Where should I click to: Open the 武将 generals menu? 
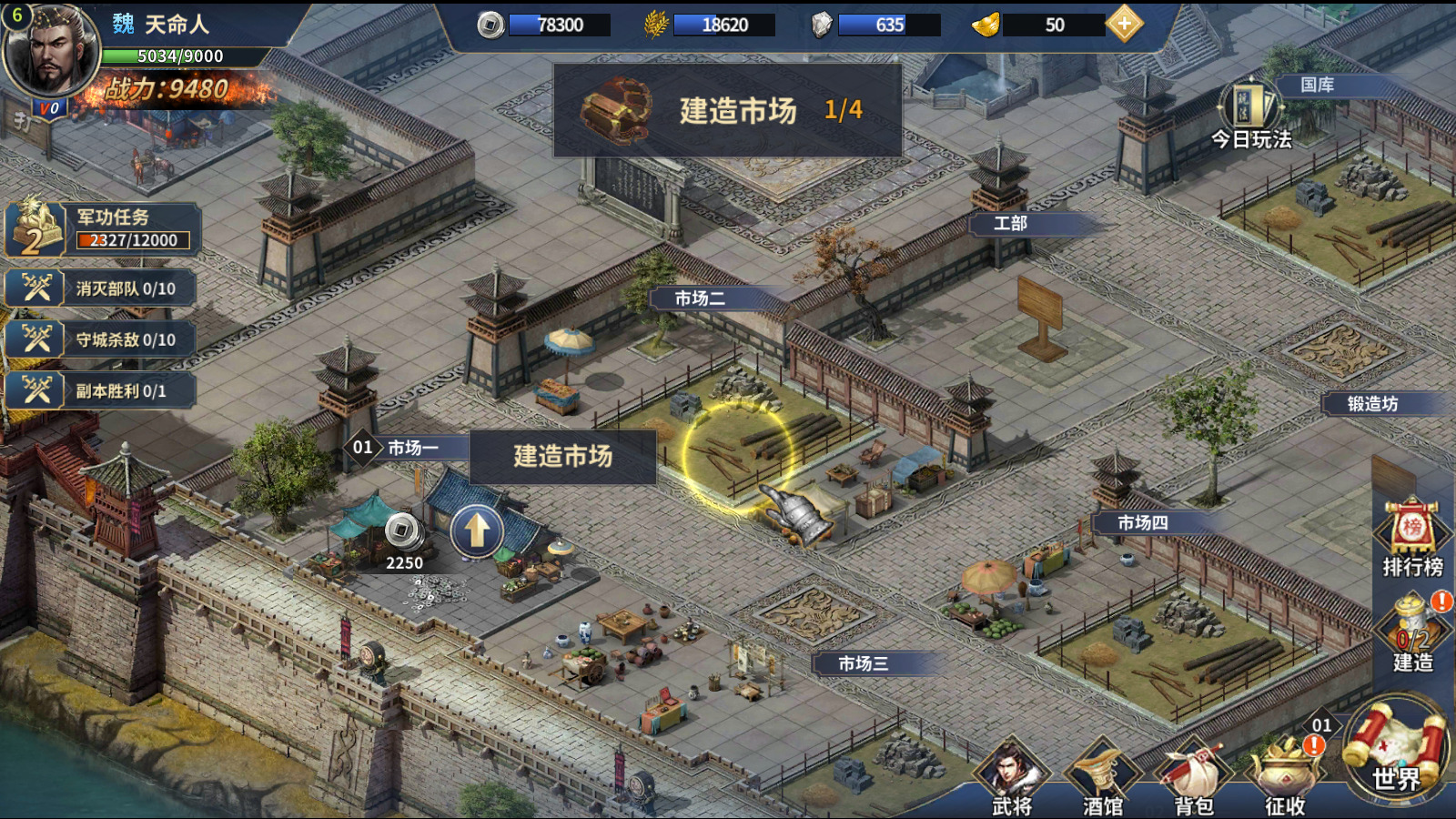coord(1012,778)
